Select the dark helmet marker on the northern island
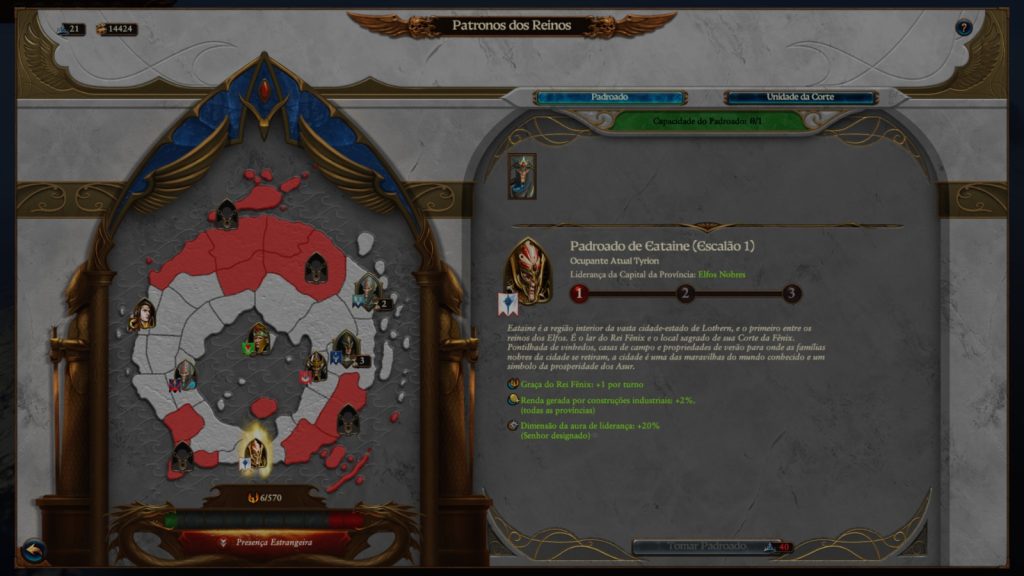This screenshot has width=1024, height=576. 227,213
